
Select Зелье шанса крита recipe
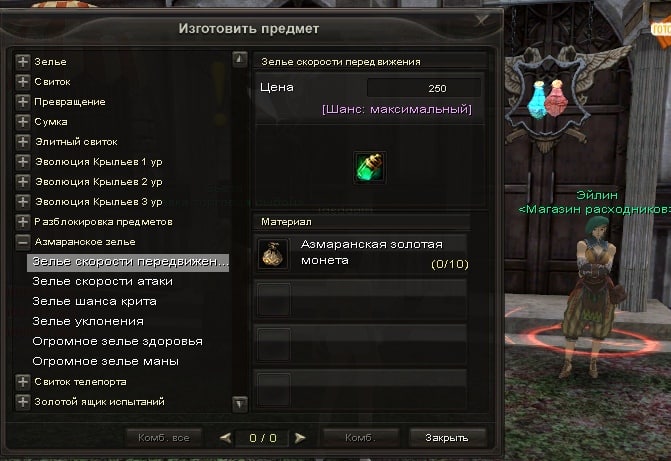[94, 301]
